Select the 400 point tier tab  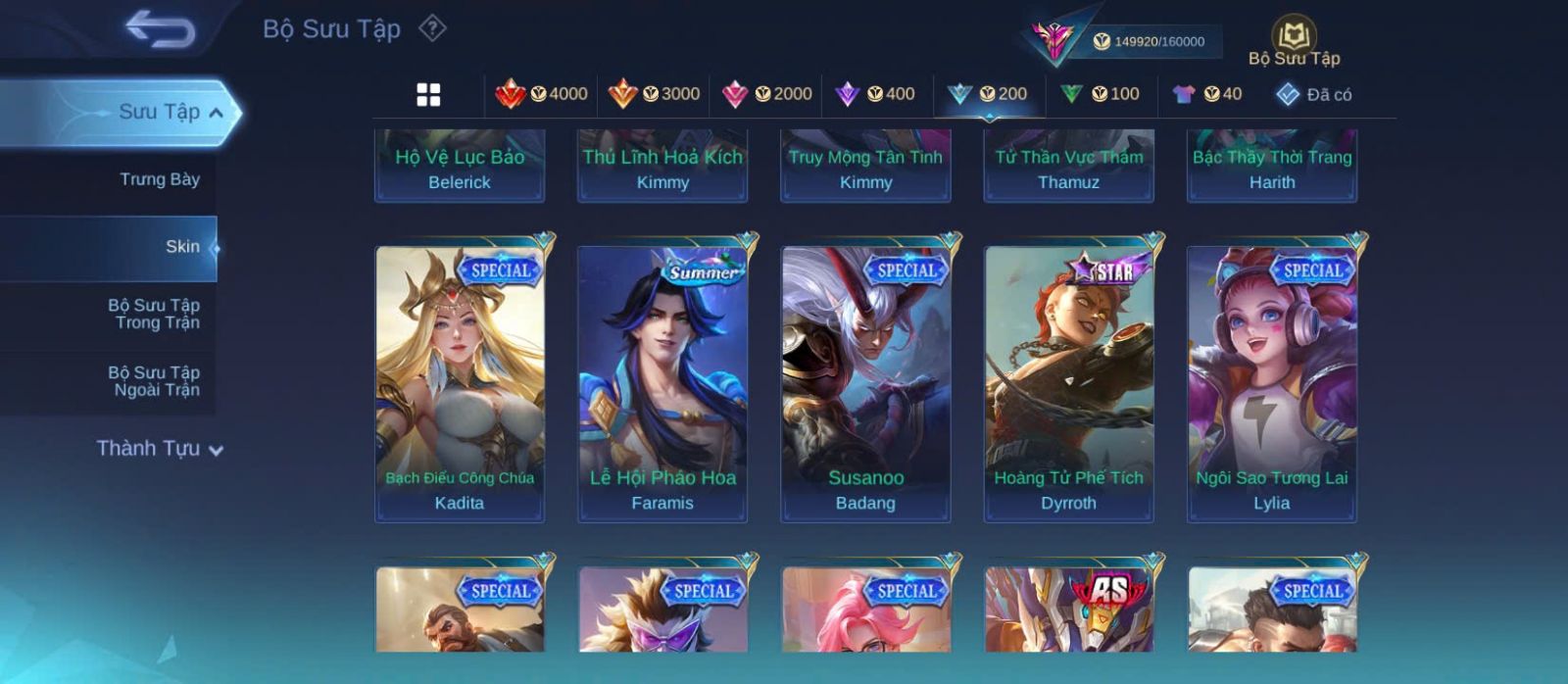[875, 94]
